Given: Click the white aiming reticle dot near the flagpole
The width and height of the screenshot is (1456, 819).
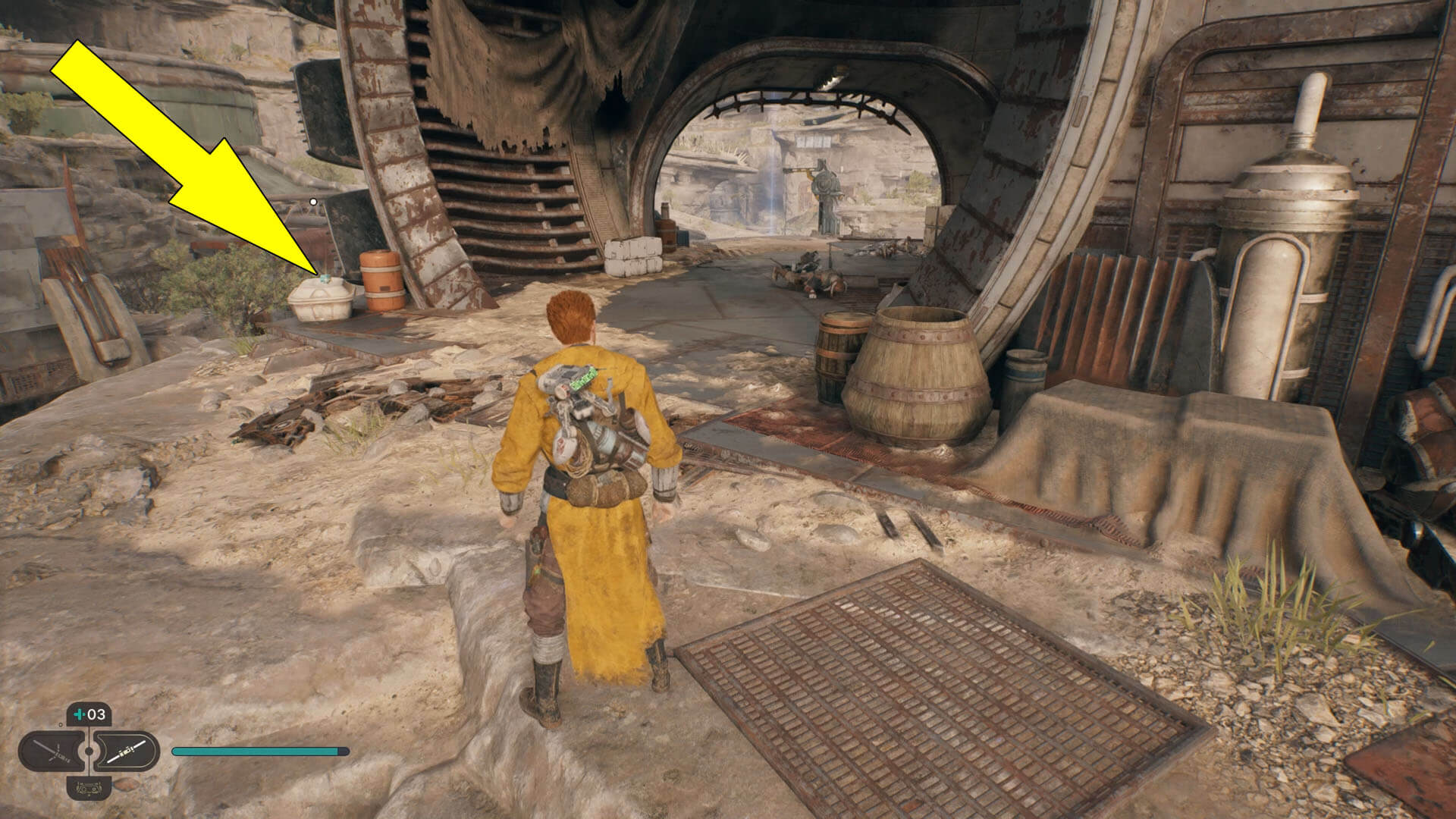Looking at the screenshot, I should tap(312, 201).
